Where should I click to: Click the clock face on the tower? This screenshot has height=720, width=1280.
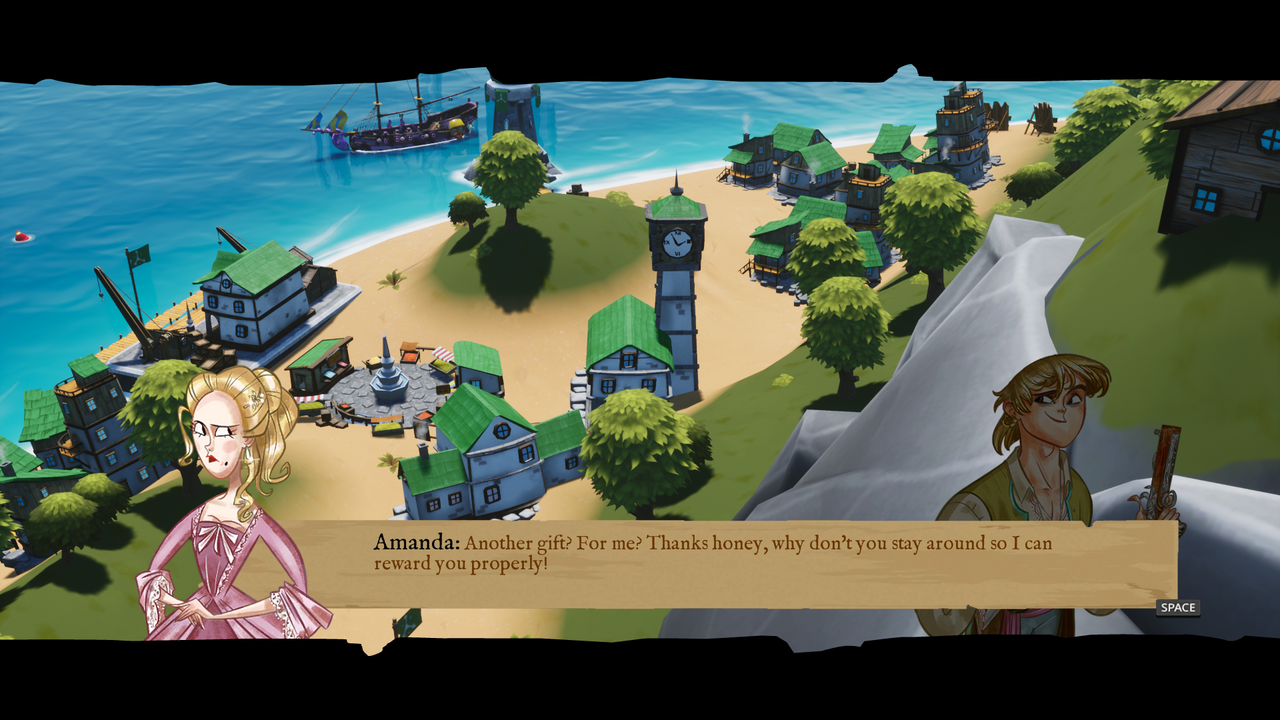(x=677, y=243)
